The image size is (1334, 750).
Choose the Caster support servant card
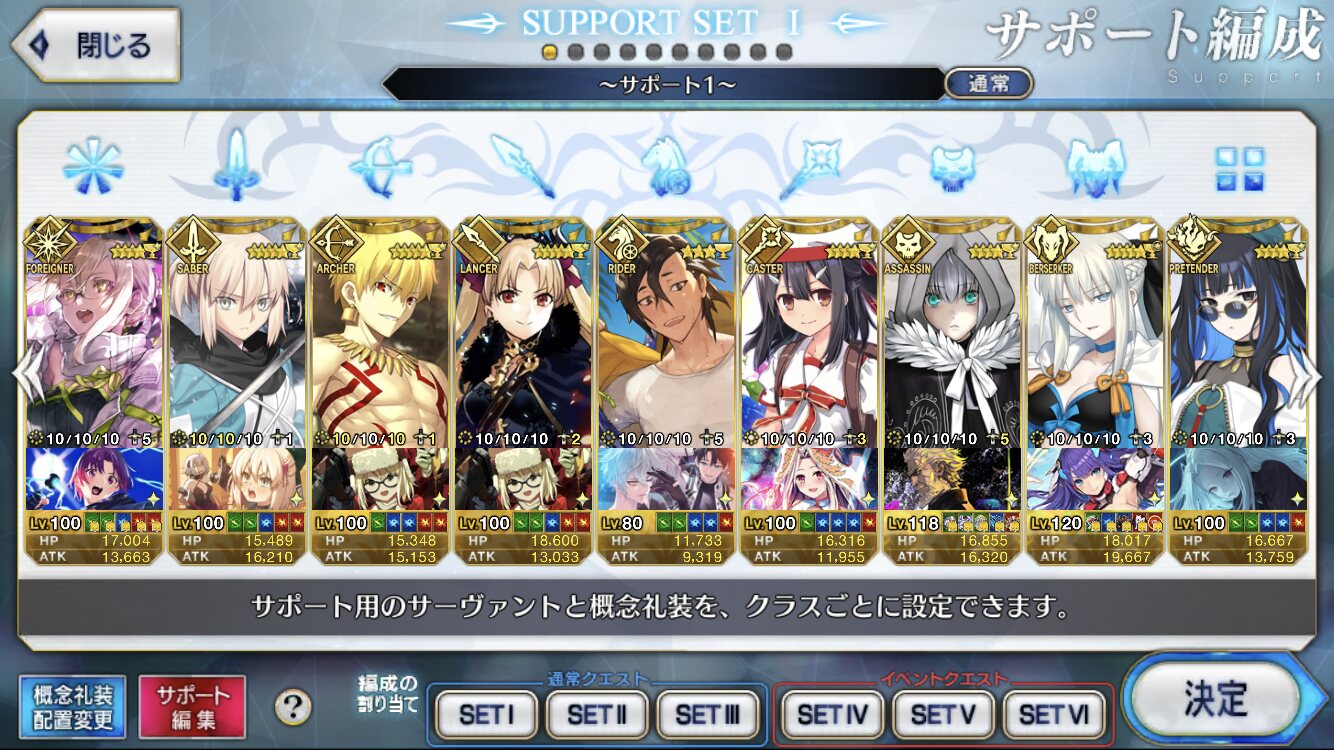coord(809,330)
